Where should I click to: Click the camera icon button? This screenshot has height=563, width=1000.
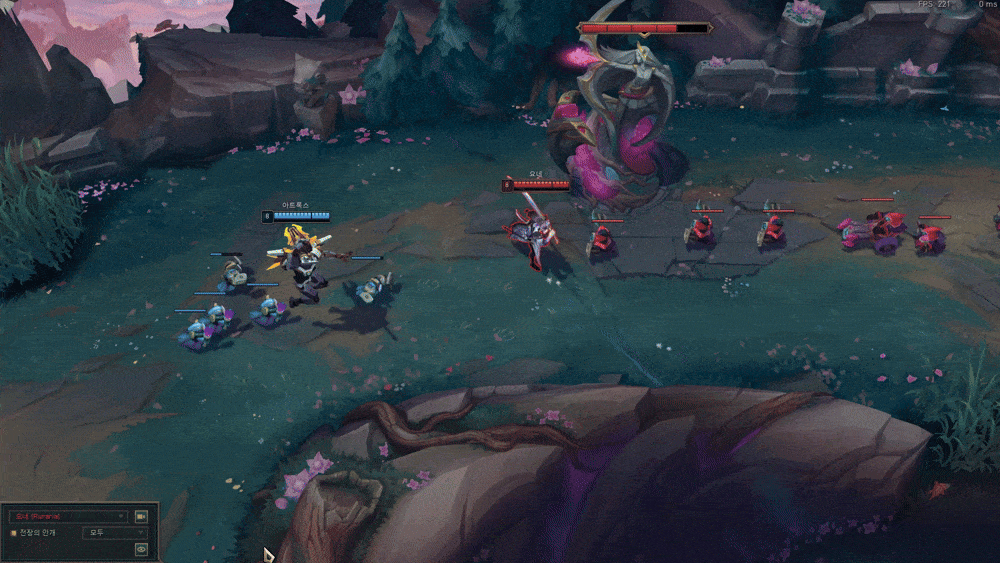coord(141,516)
